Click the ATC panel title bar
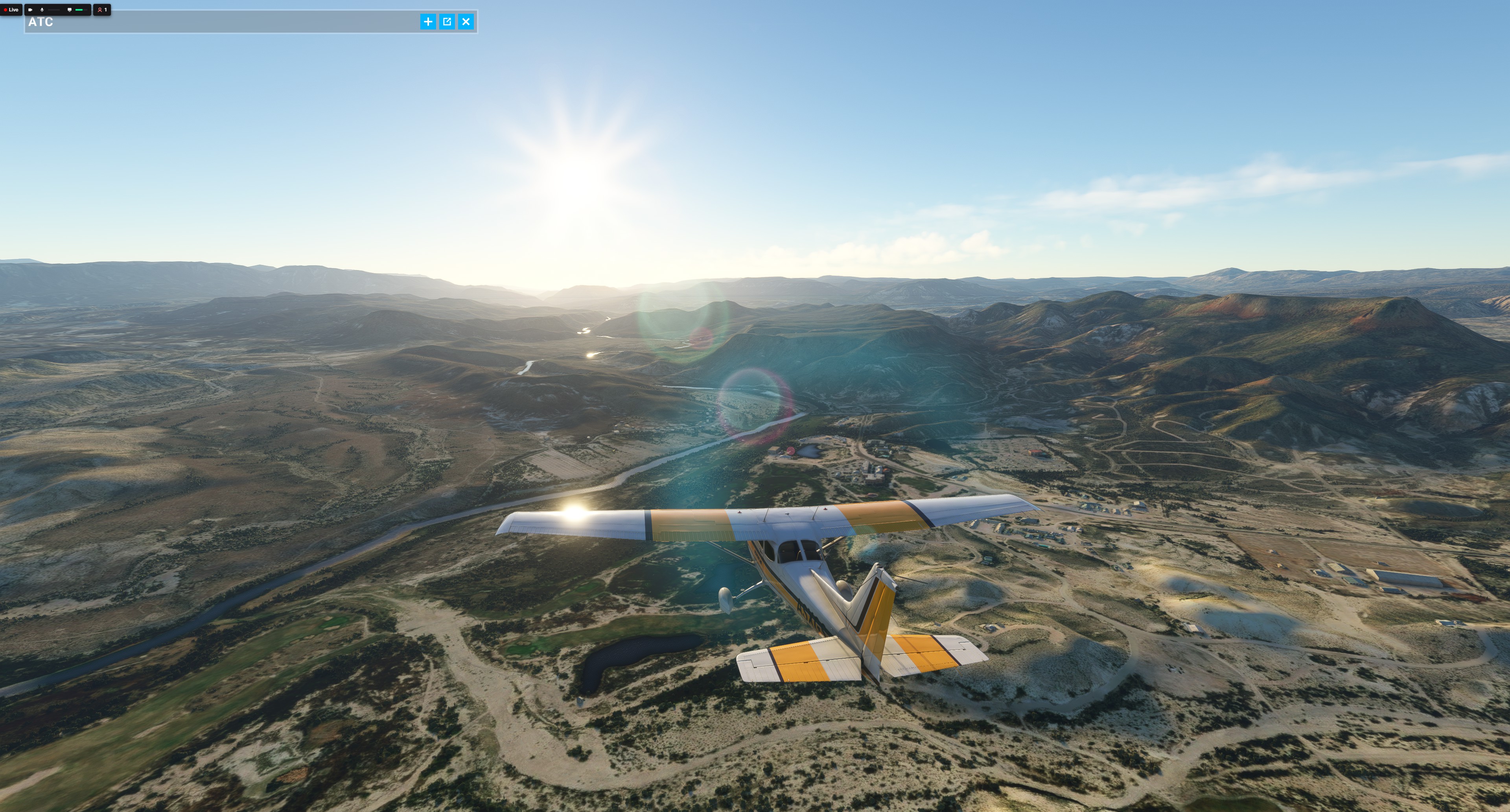The width and height of the screenshot is (1510, 812). tap(223, 22)
